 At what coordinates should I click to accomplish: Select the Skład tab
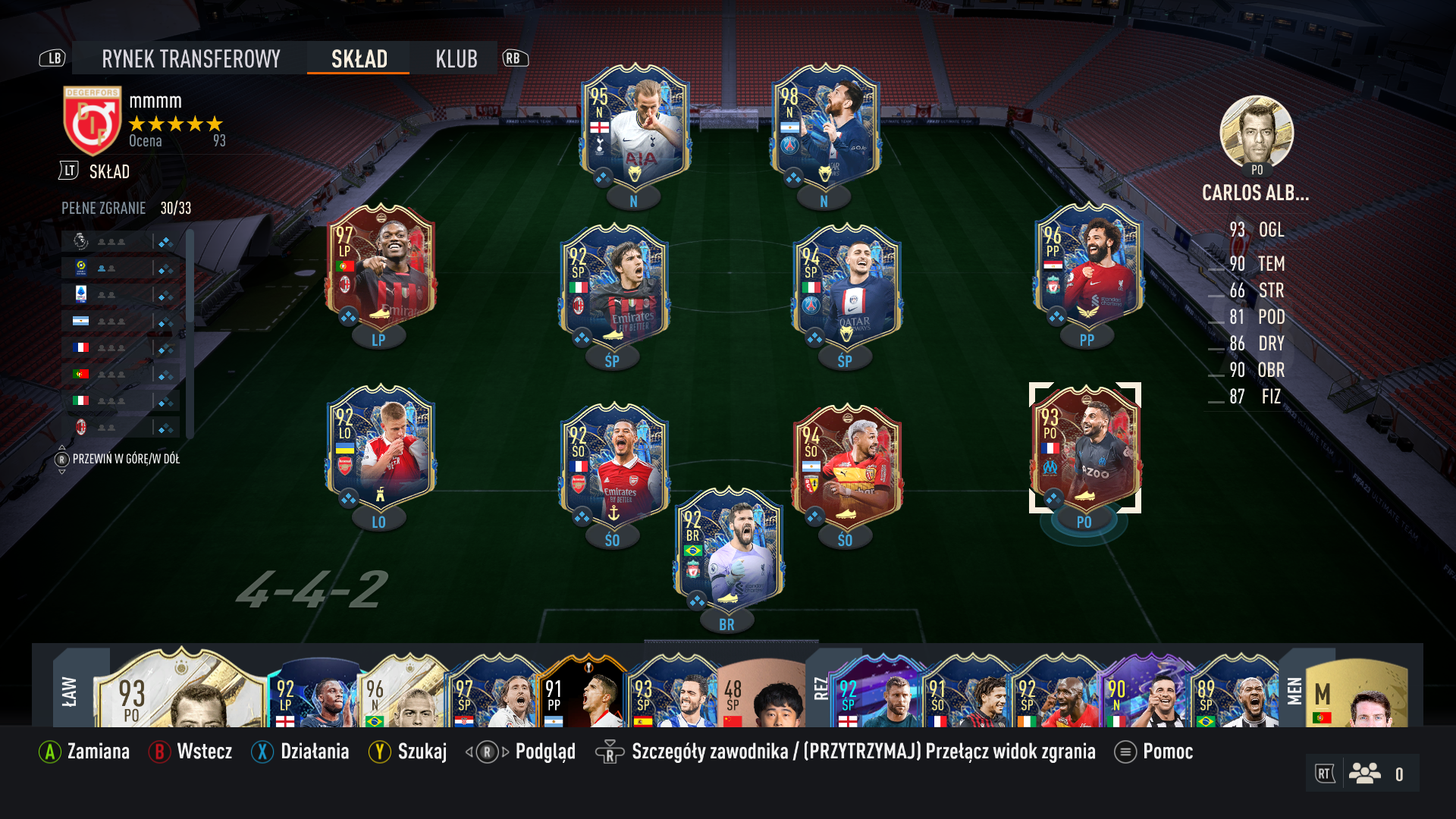359,58
